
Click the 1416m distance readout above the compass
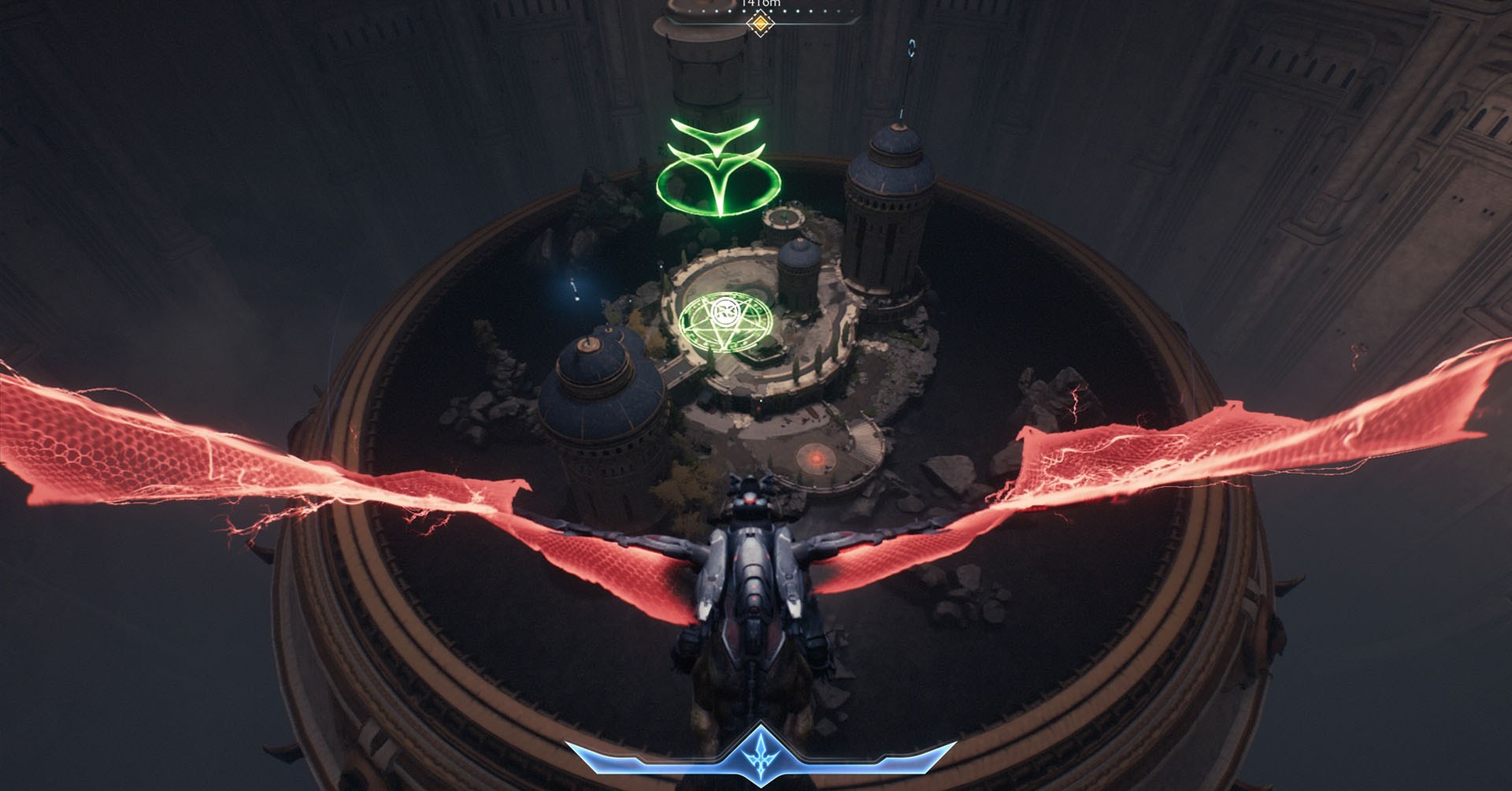coord(760,3)
